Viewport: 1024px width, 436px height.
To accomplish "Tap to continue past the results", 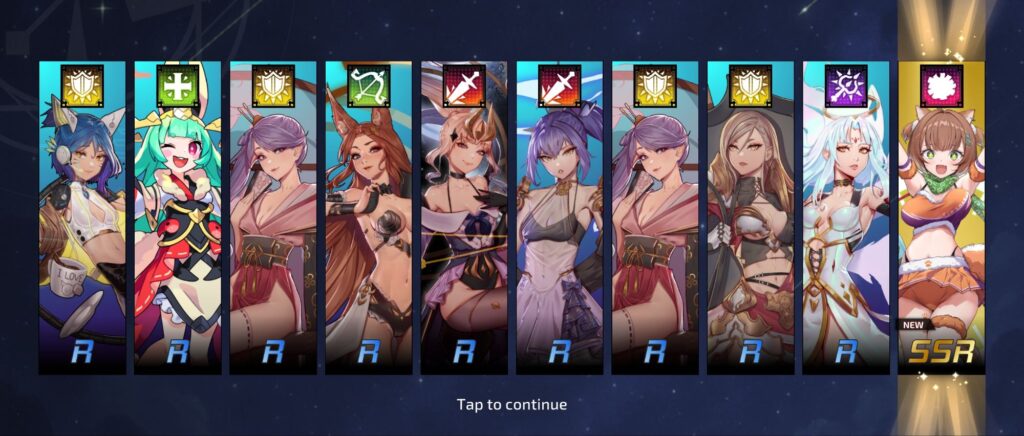I will (x=512, y=404).
